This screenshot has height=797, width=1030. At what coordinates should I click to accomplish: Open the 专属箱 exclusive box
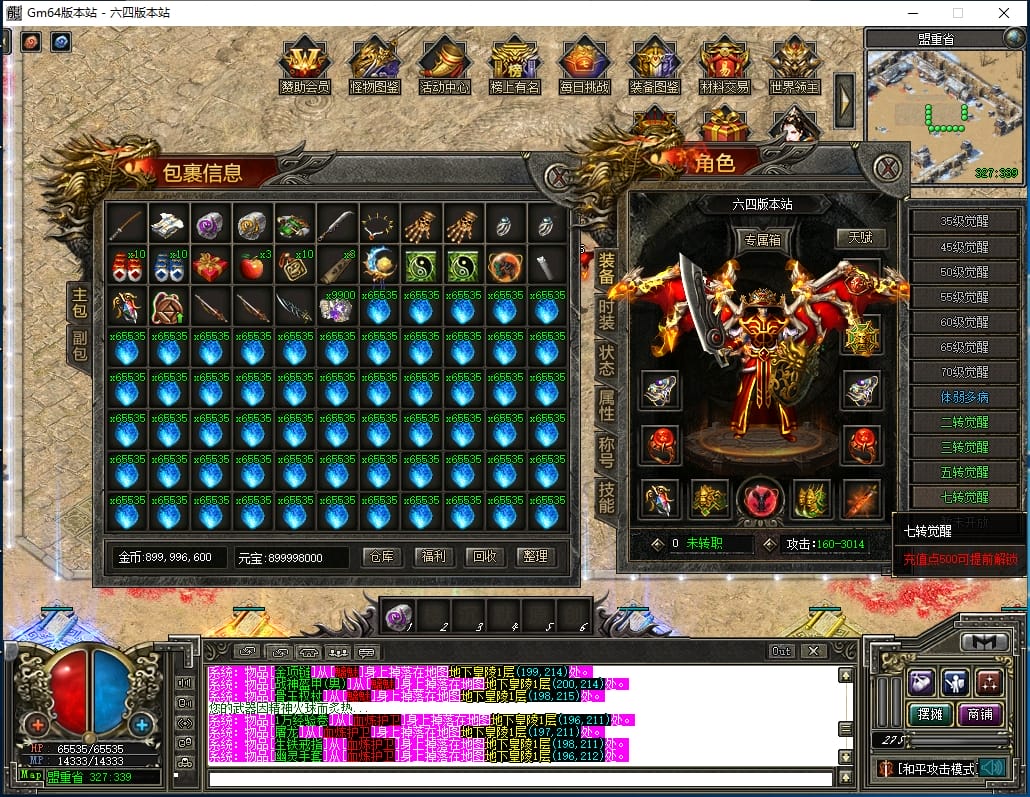tap(762, 240)
